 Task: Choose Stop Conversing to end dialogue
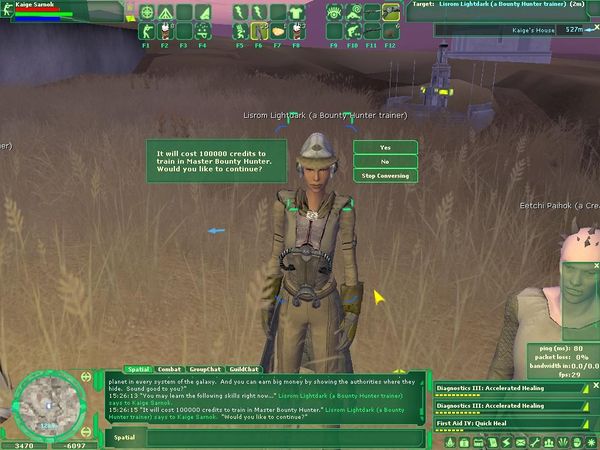point(385,175)
